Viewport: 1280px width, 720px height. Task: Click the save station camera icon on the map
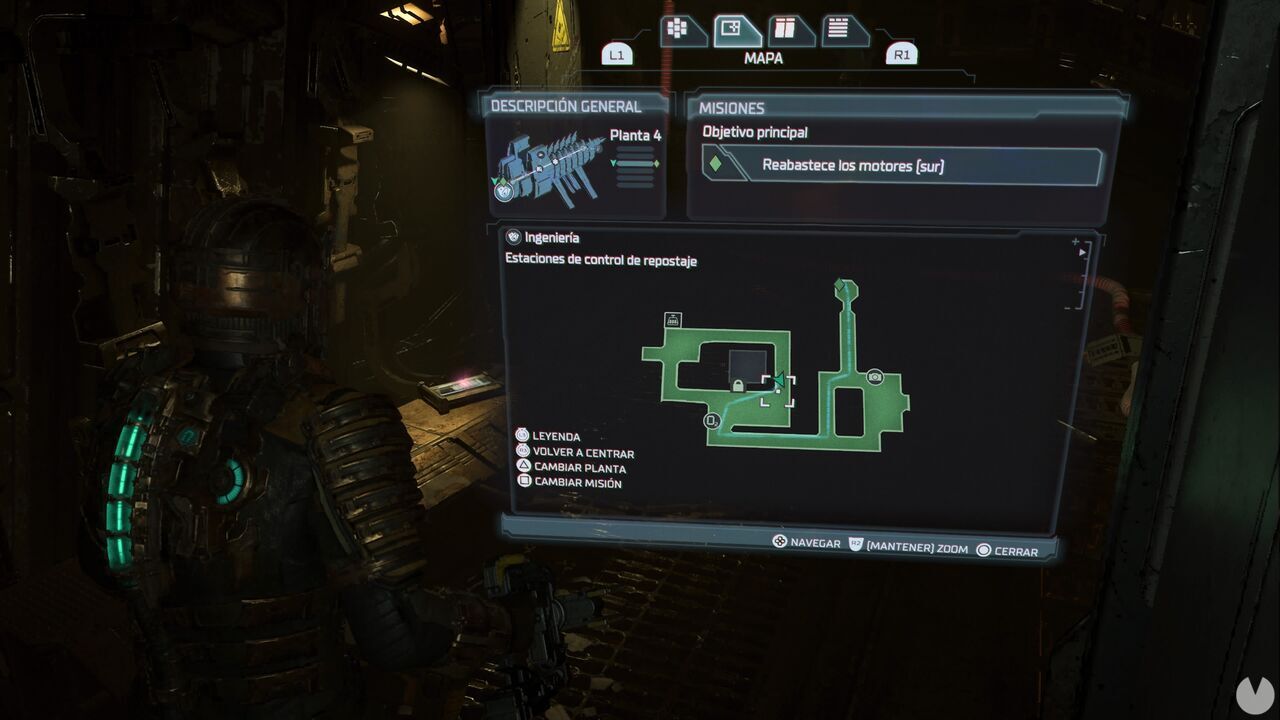click(875, 376)
